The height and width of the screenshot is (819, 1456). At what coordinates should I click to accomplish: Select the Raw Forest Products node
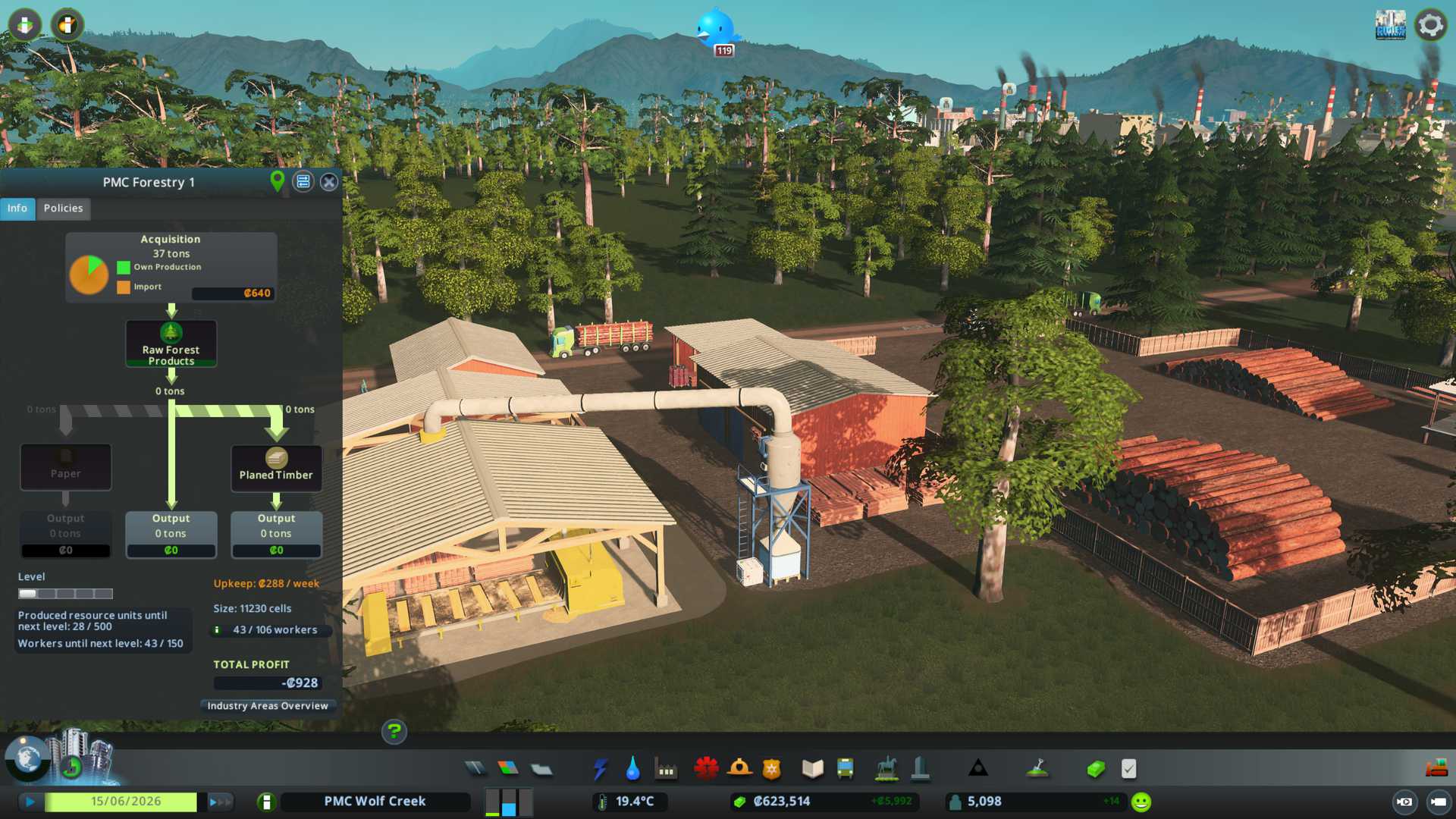tap(171, 344)
